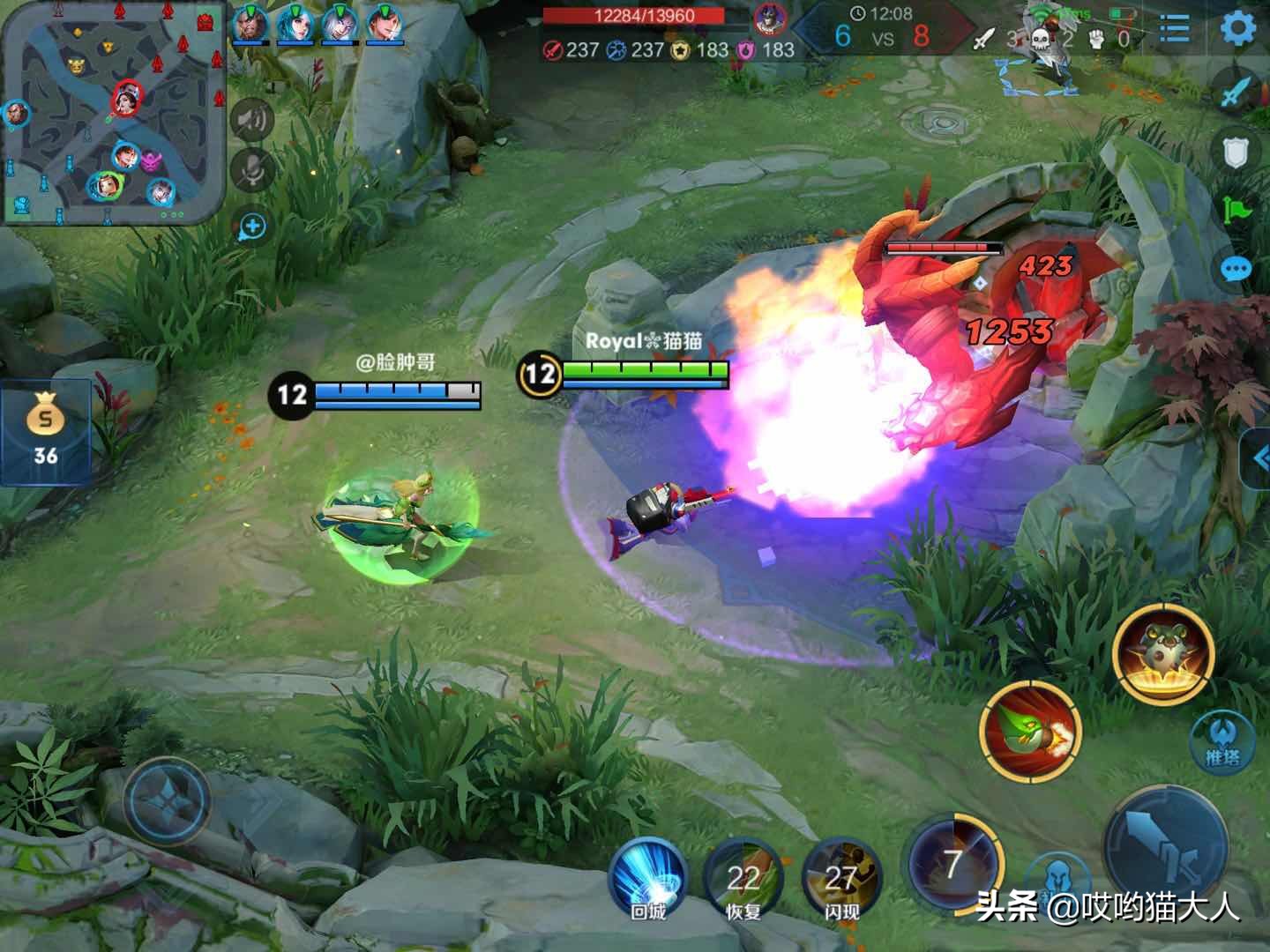Click the magnifier plus icon

(x=252, y=227)
